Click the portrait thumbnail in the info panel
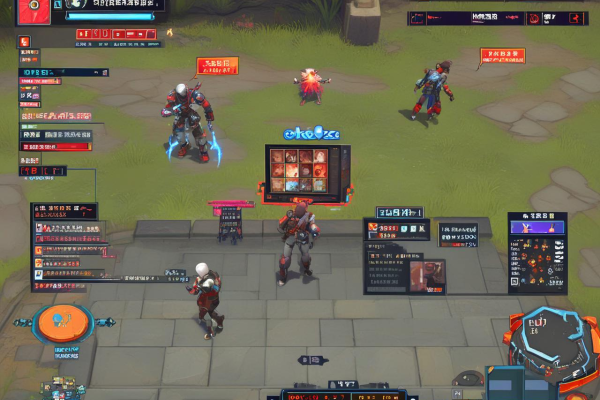Image resolution: width=600 pixels, height=400 pixels. (x=427, y=272)
